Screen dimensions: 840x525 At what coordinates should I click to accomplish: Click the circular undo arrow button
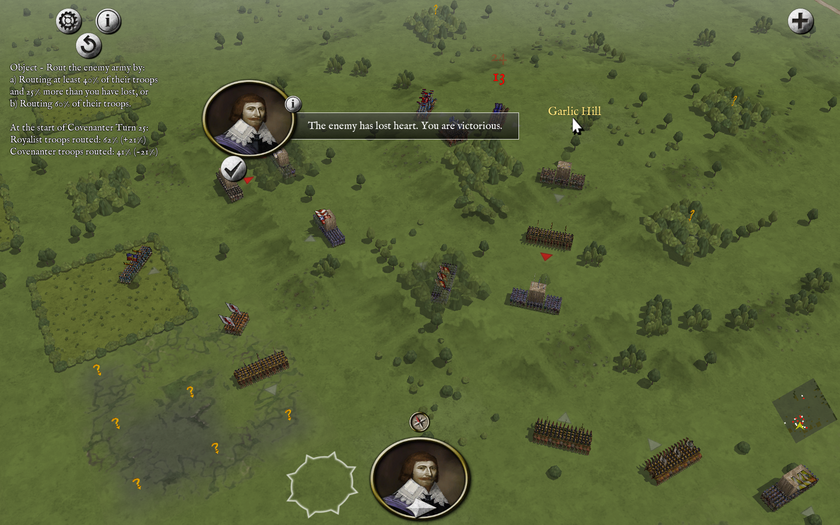tap(88, 45)
